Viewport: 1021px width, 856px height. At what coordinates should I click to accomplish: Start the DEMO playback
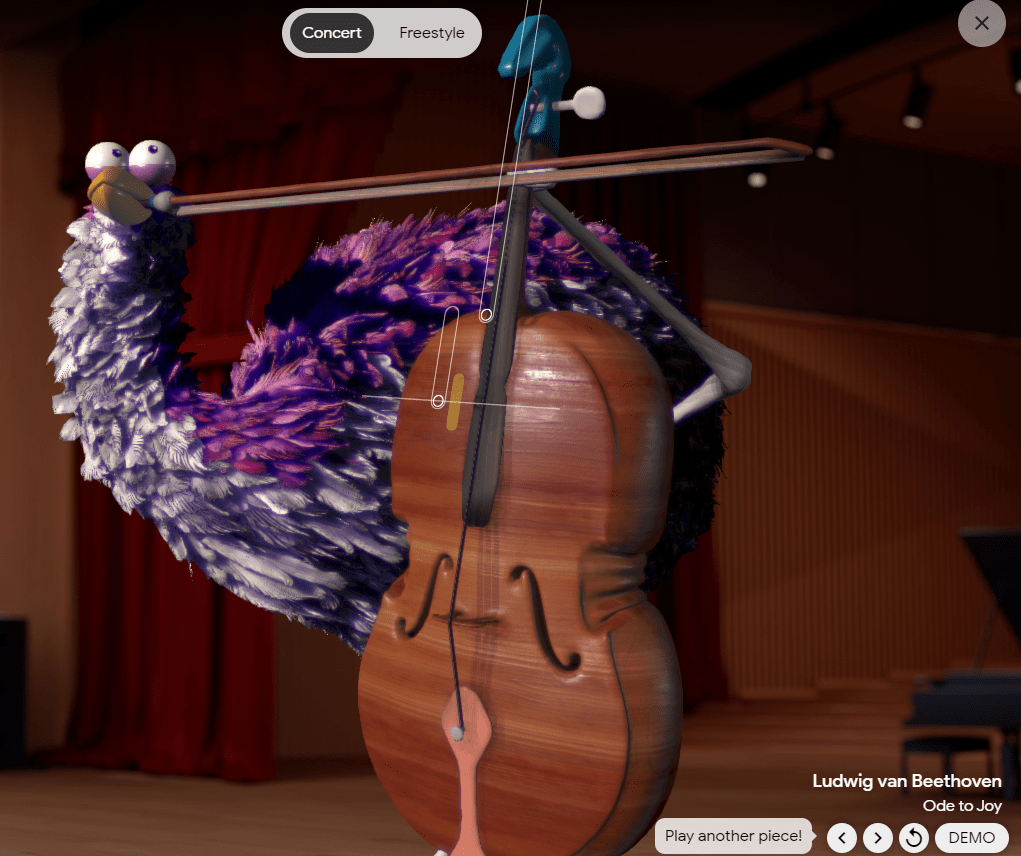click(x=971, y=838)
